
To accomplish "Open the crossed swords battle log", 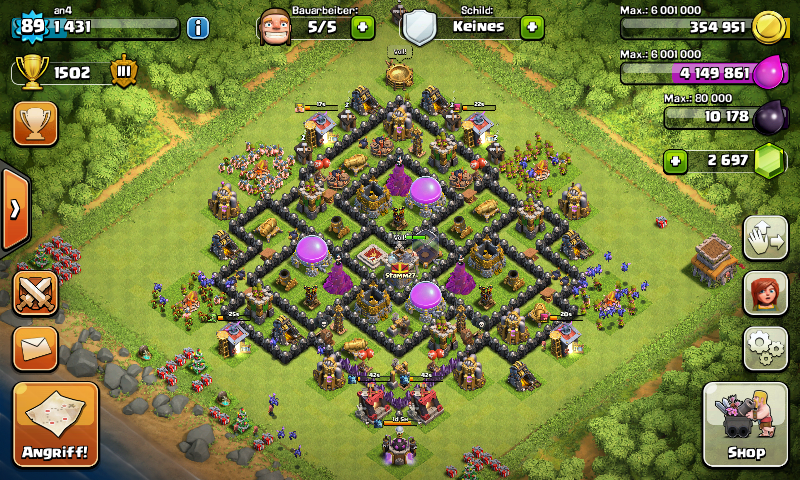I will [35, 294].
